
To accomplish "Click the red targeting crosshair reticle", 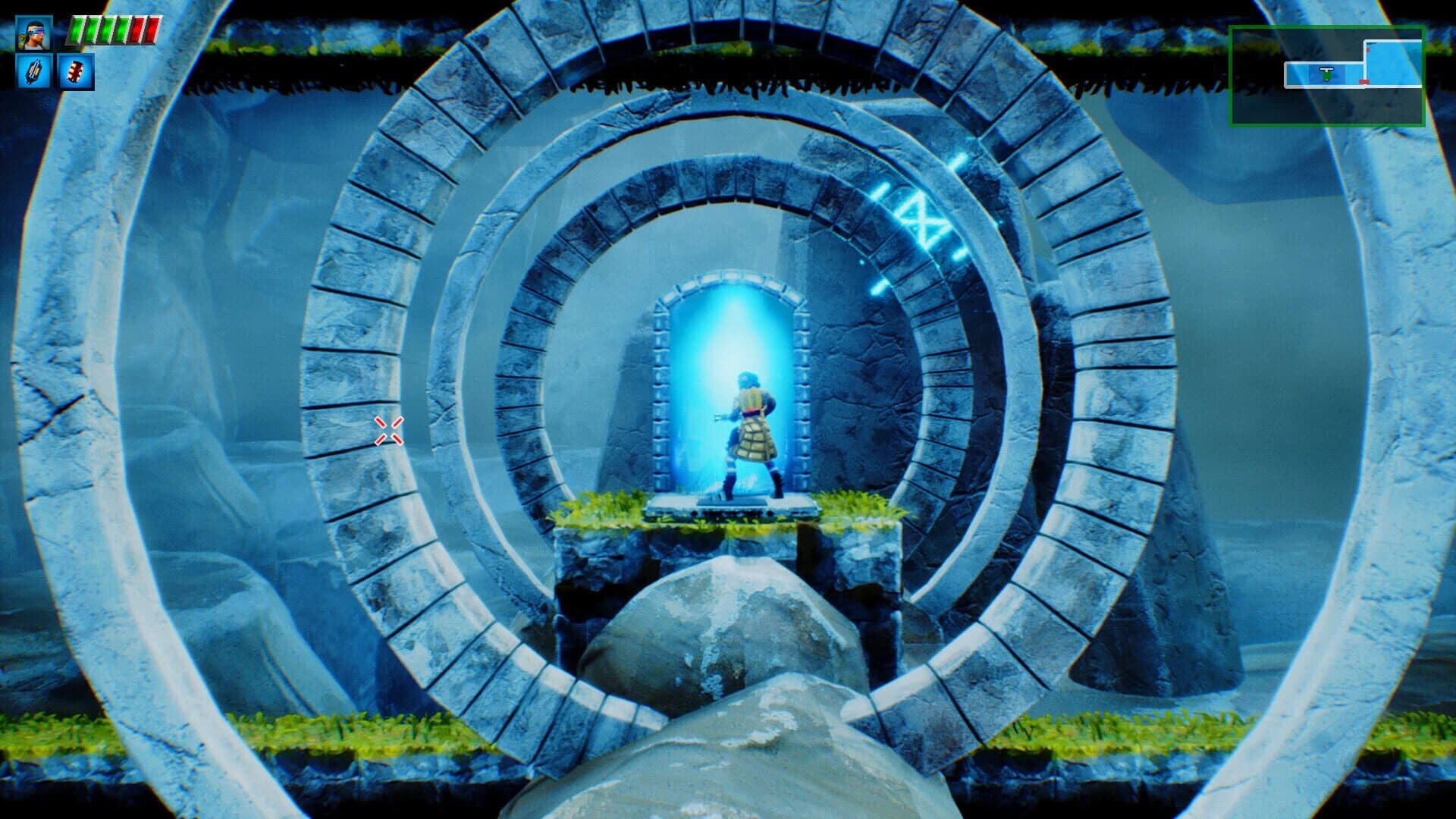I will click(x=388, y=429).
